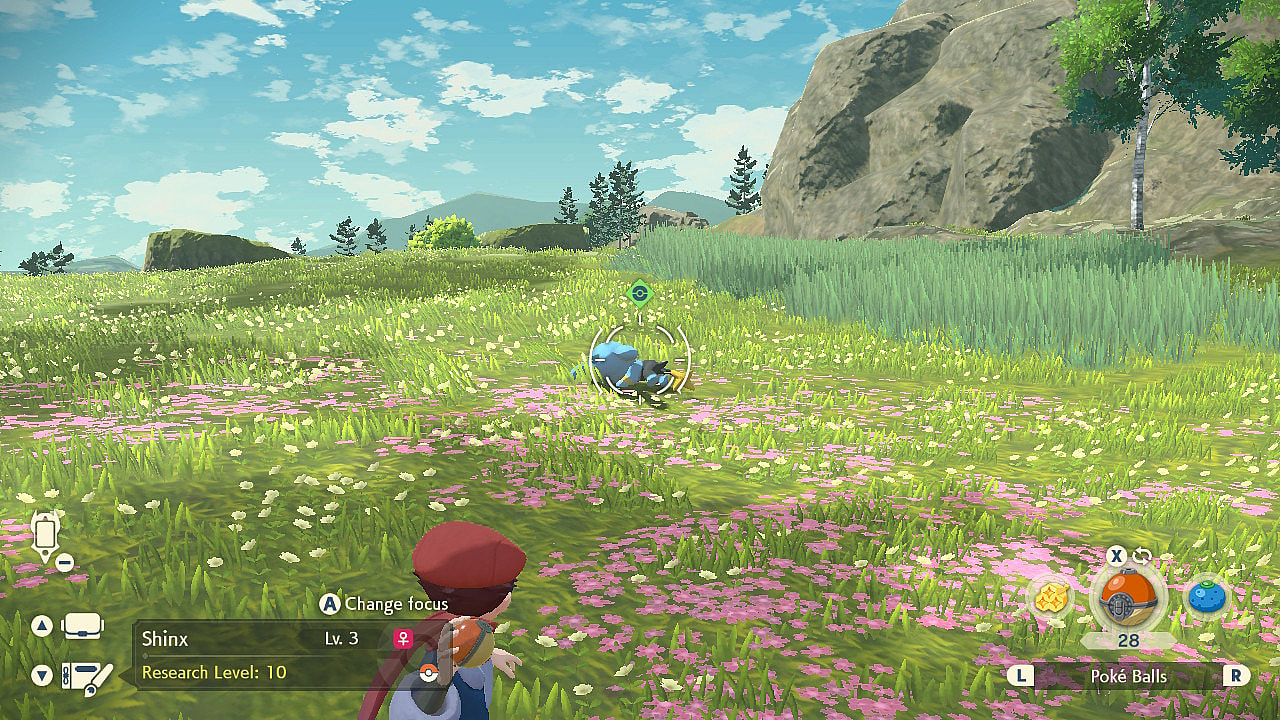Pick the blue Oran Berry item slot
The image size is (1280, 720).
(x=1206, y=598)
